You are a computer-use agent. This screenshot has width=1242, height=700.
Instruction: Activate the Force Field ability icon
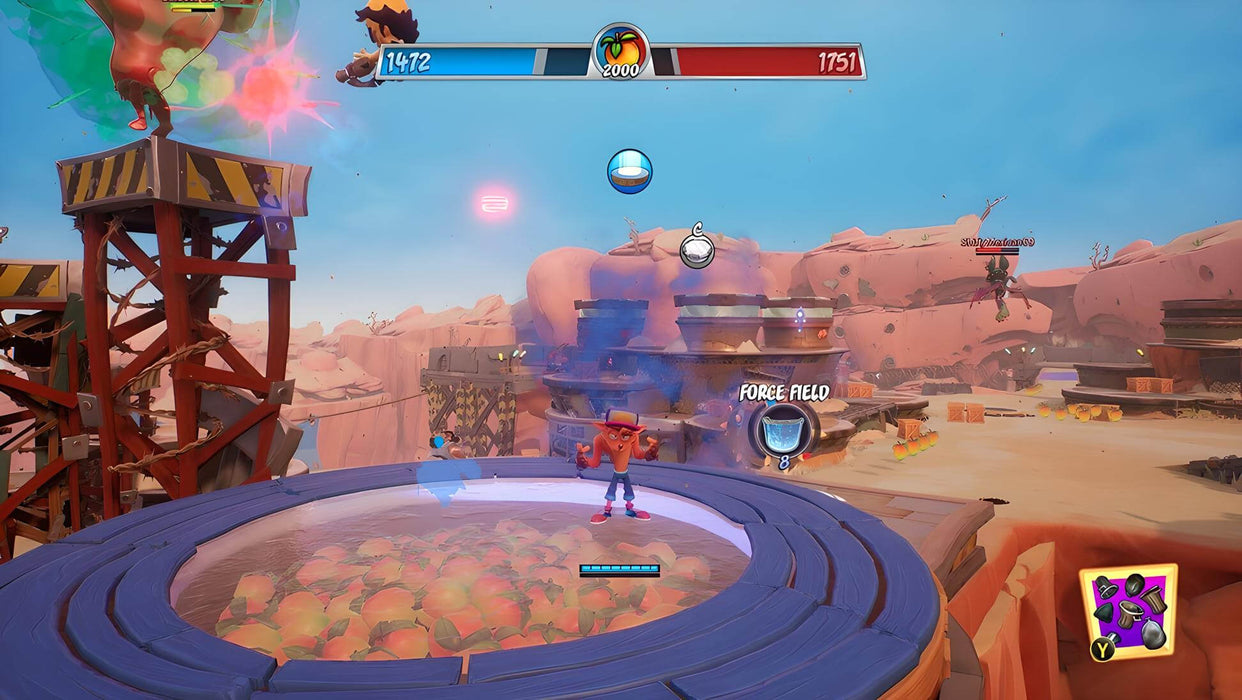(x=783, y=429)
